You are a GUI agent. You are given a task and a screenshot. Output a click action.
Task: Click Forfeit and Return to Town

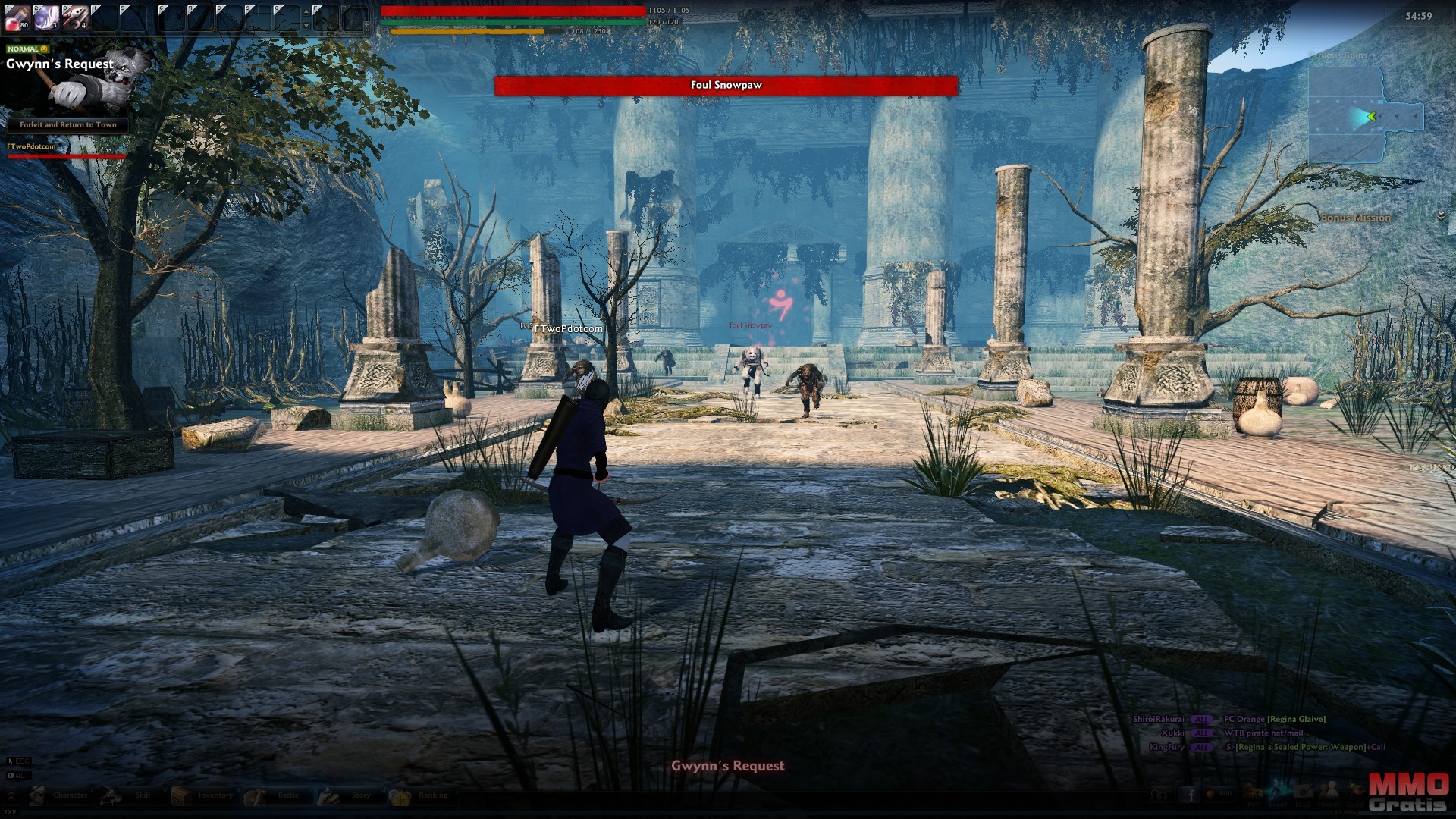68,125
